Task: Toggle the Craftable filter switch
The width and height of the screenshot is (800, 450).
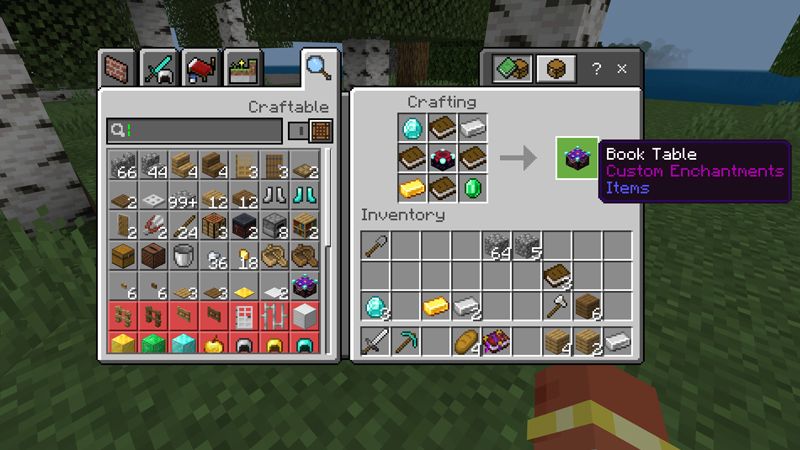Action: point(297,130)
